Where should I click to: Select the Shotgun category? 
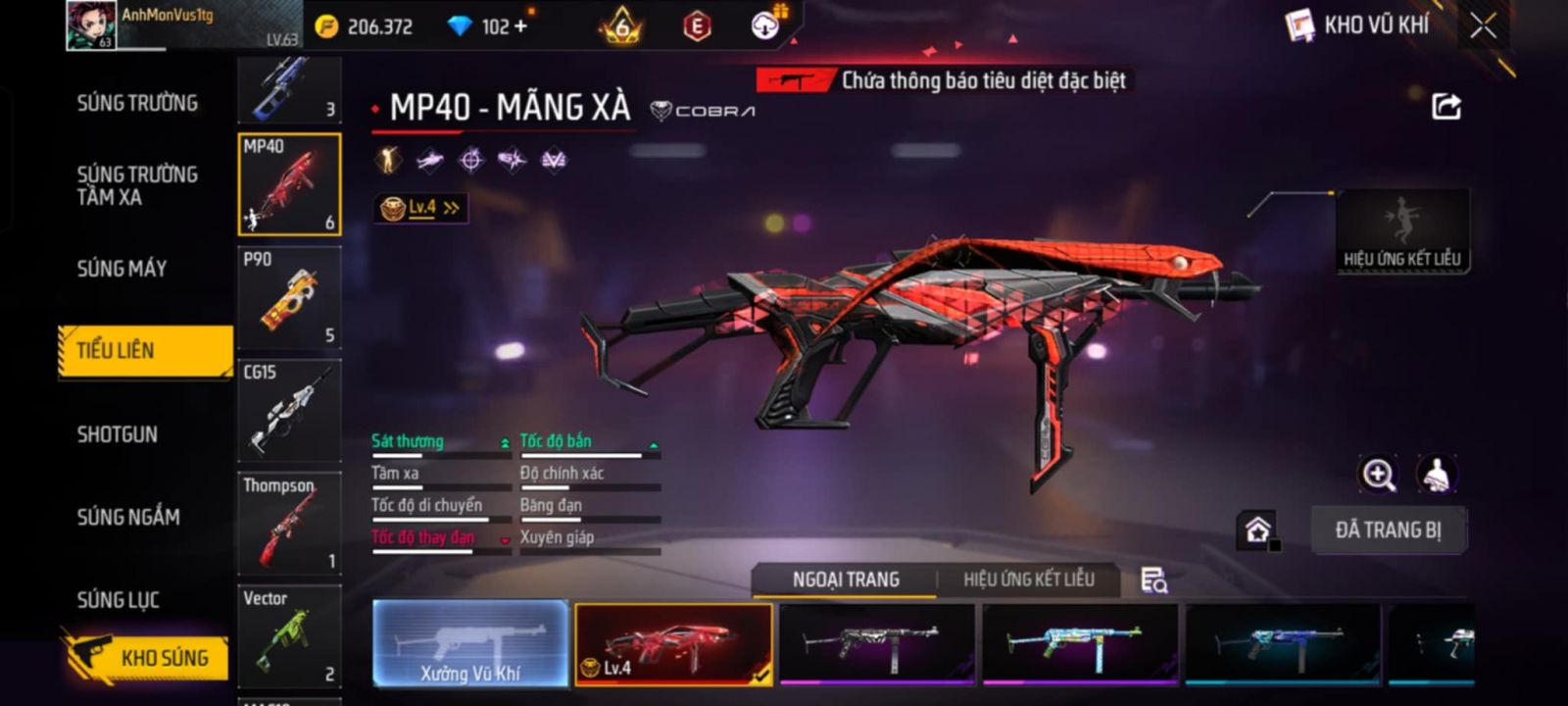[x=117, y=434]
